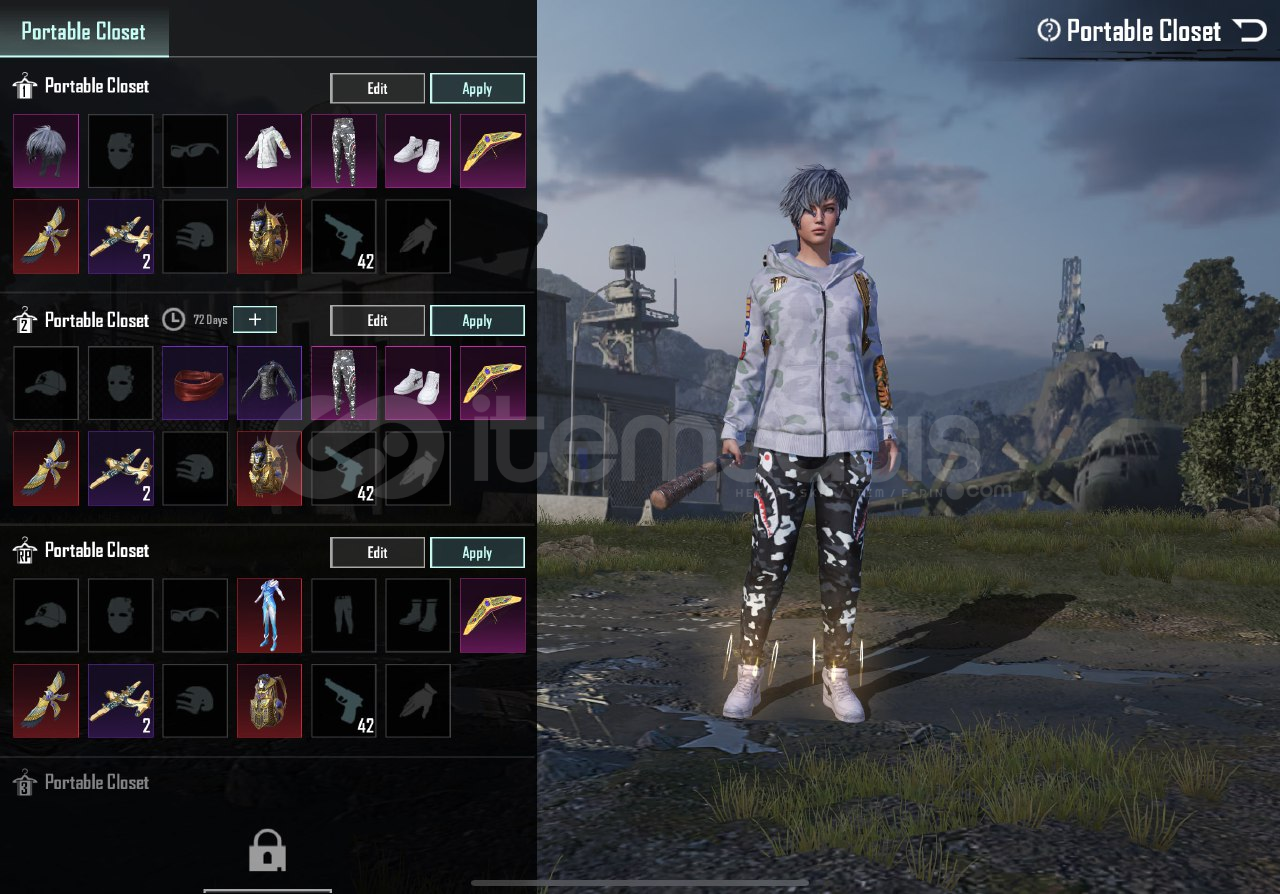Edit the RP Portable Closet
1280x894 pixels.
[377, 552]
